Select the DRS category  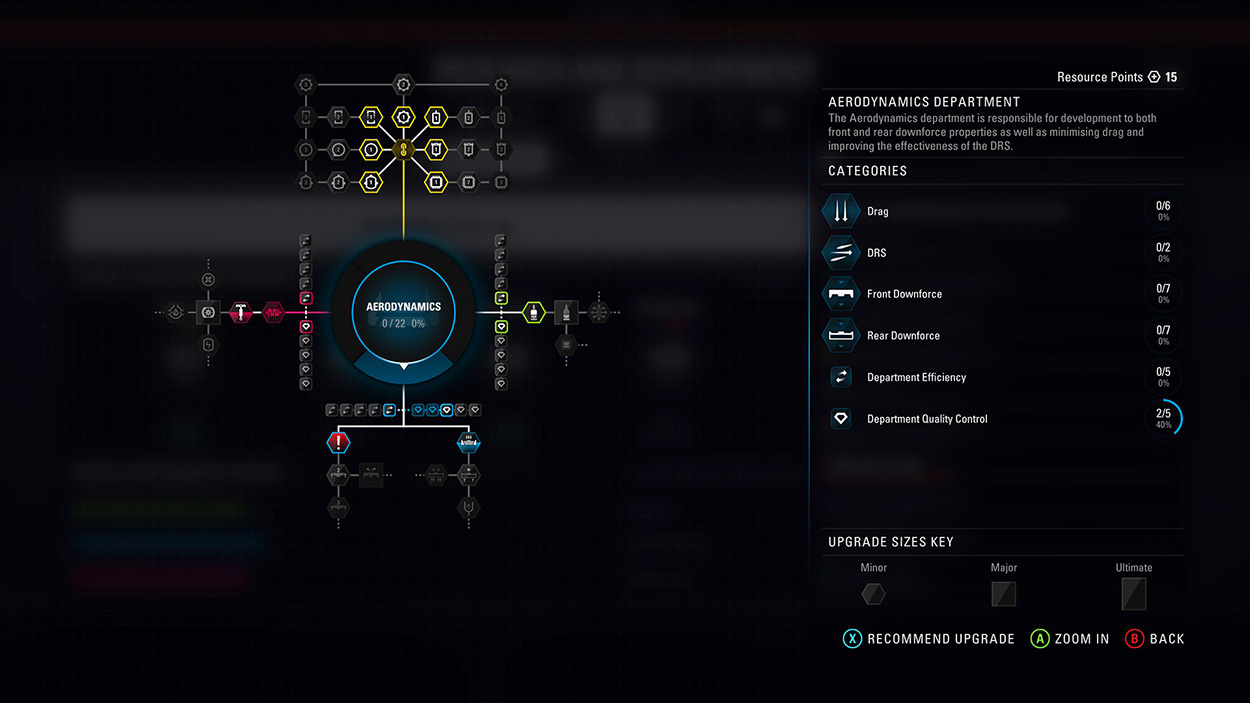(876, 253)
